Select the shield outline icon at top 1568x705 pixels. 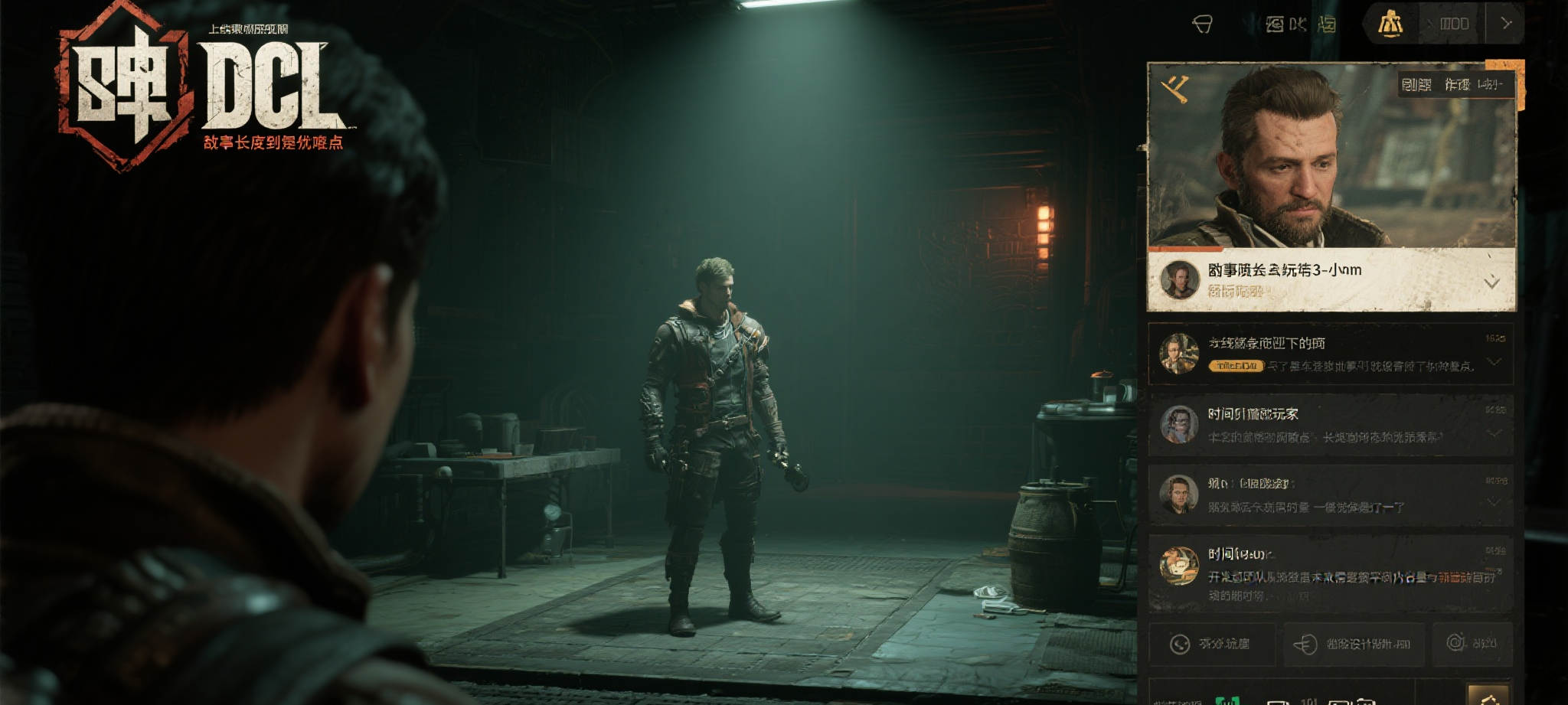1203,24
